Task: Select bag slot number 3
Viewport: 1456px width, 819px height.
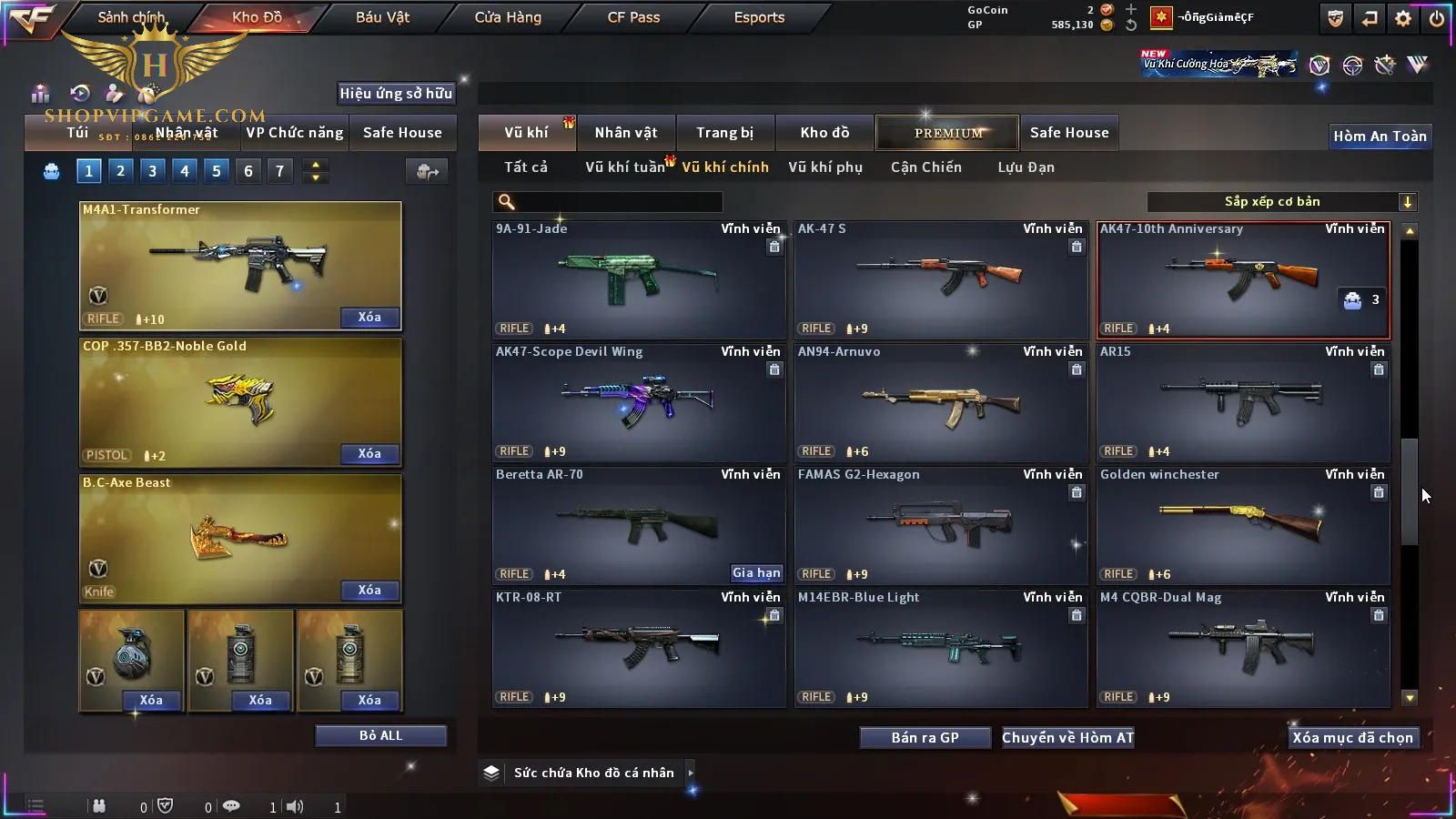Action: point(152,171)
